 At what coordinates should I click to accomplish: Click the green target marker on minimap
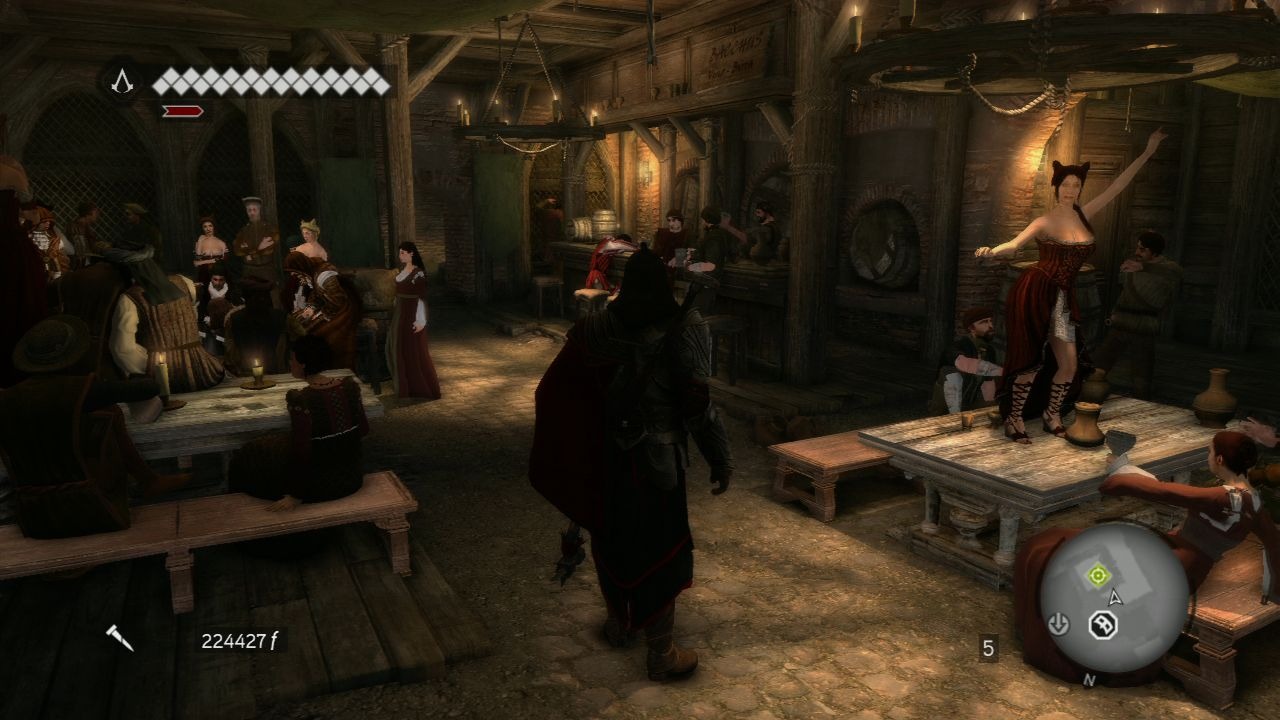1097,575
